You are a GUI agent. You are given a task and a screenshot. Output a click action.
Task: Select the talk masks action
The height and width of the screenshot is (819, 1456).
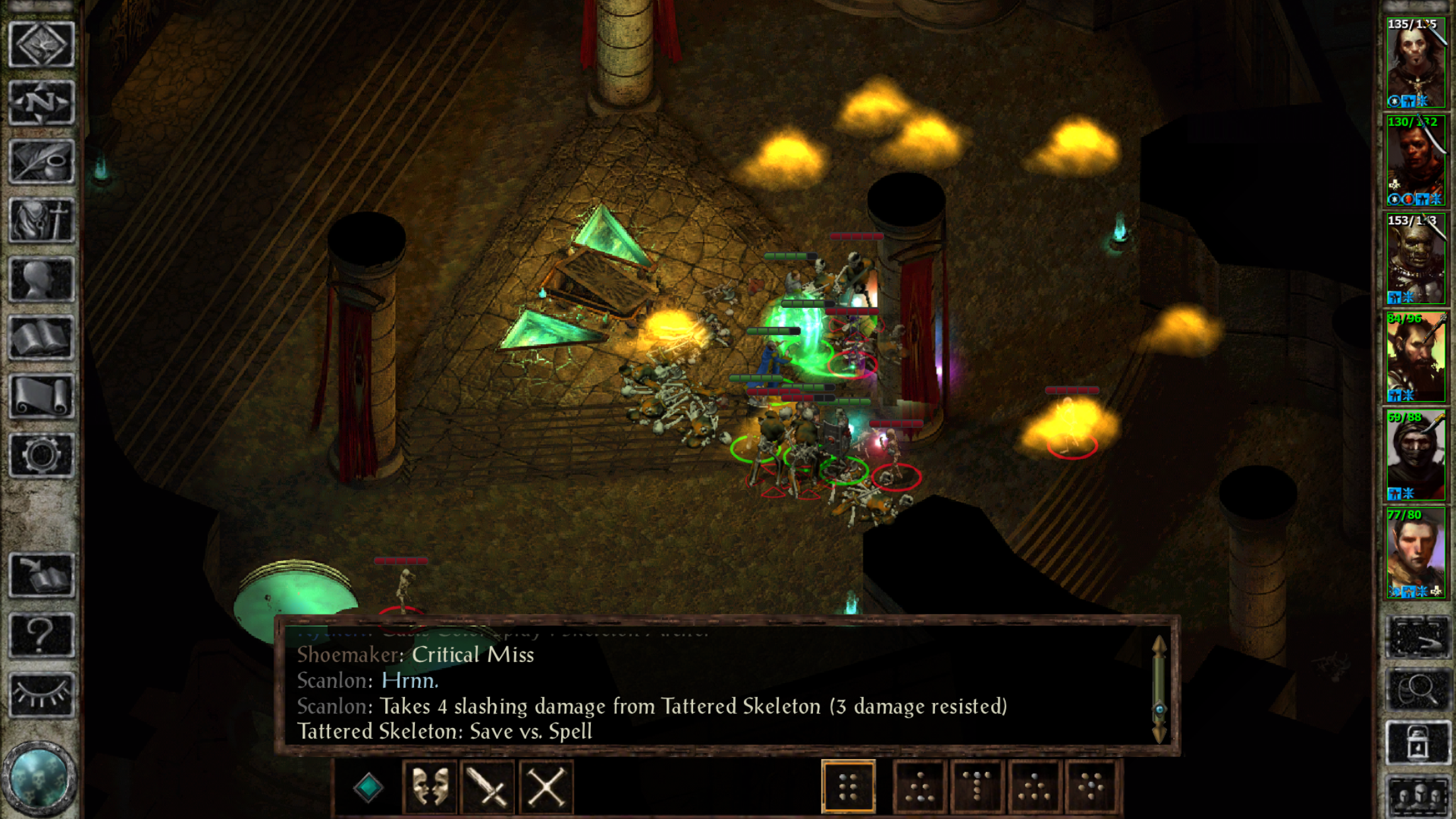[x=430, y=787]
